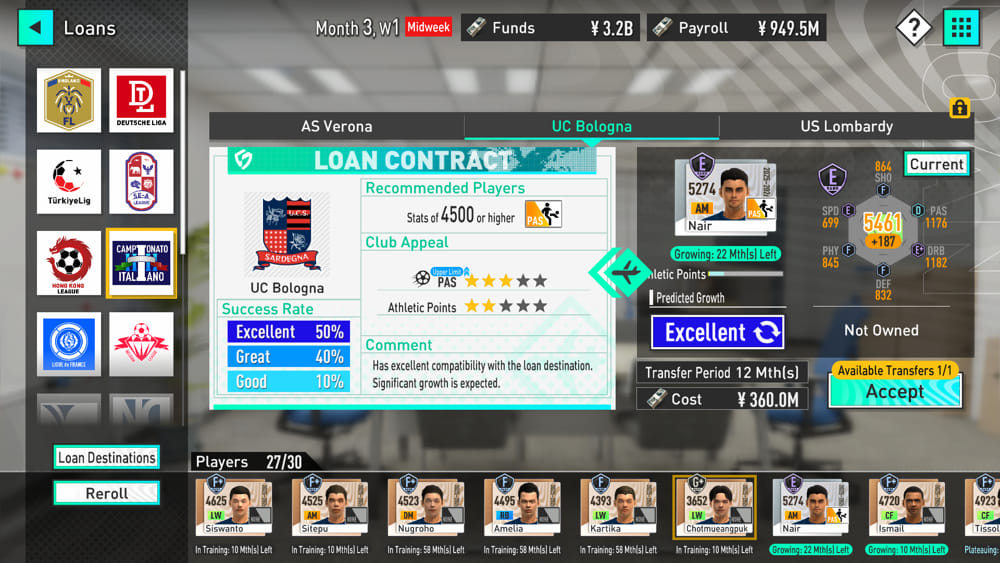Select the Ligue de France icon
The width and height of the screenshot is (1000, 563).
tap(69, 344)
